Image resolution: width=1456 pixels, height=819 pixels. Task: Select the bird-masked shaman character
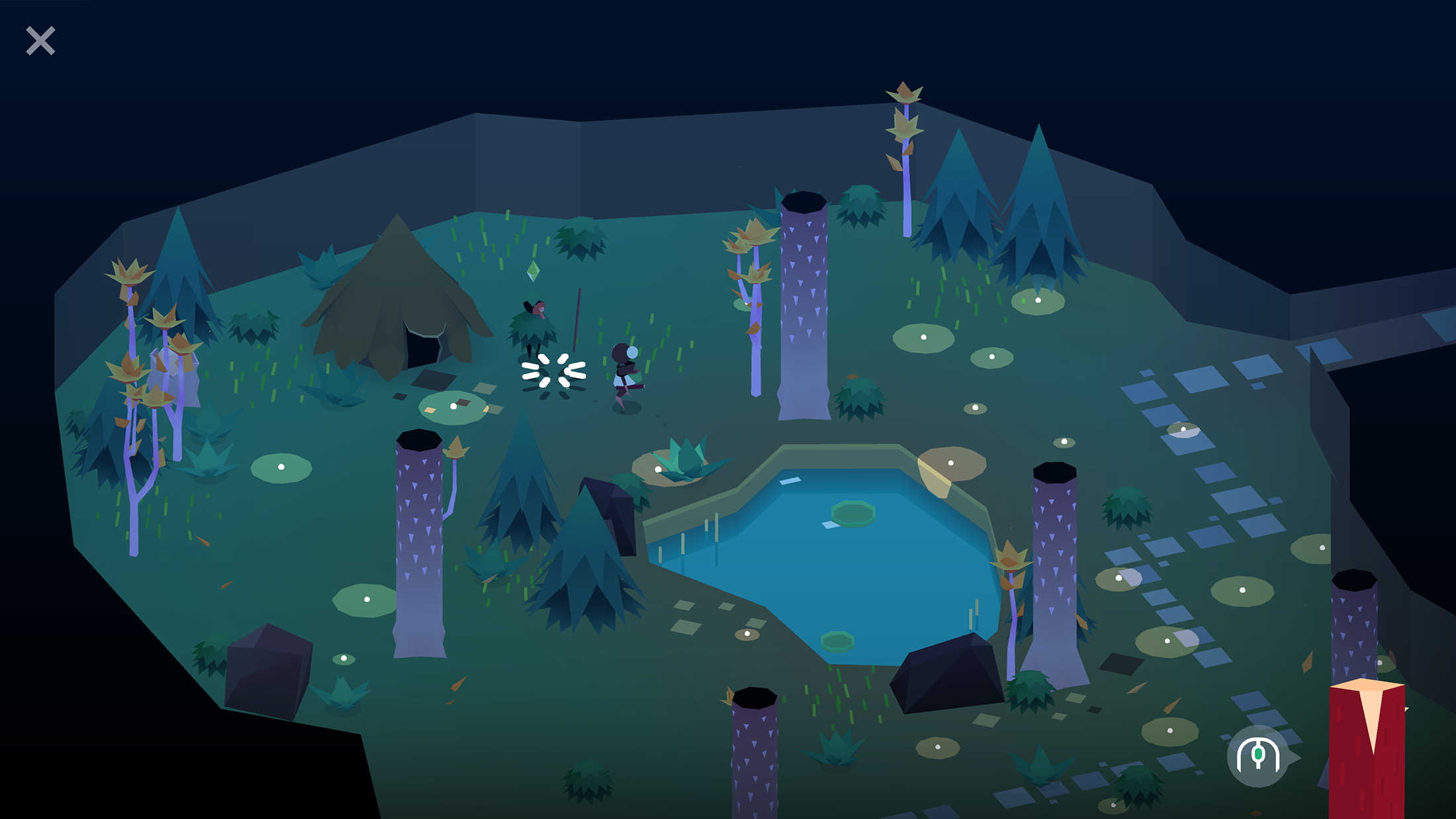point(533,324)
